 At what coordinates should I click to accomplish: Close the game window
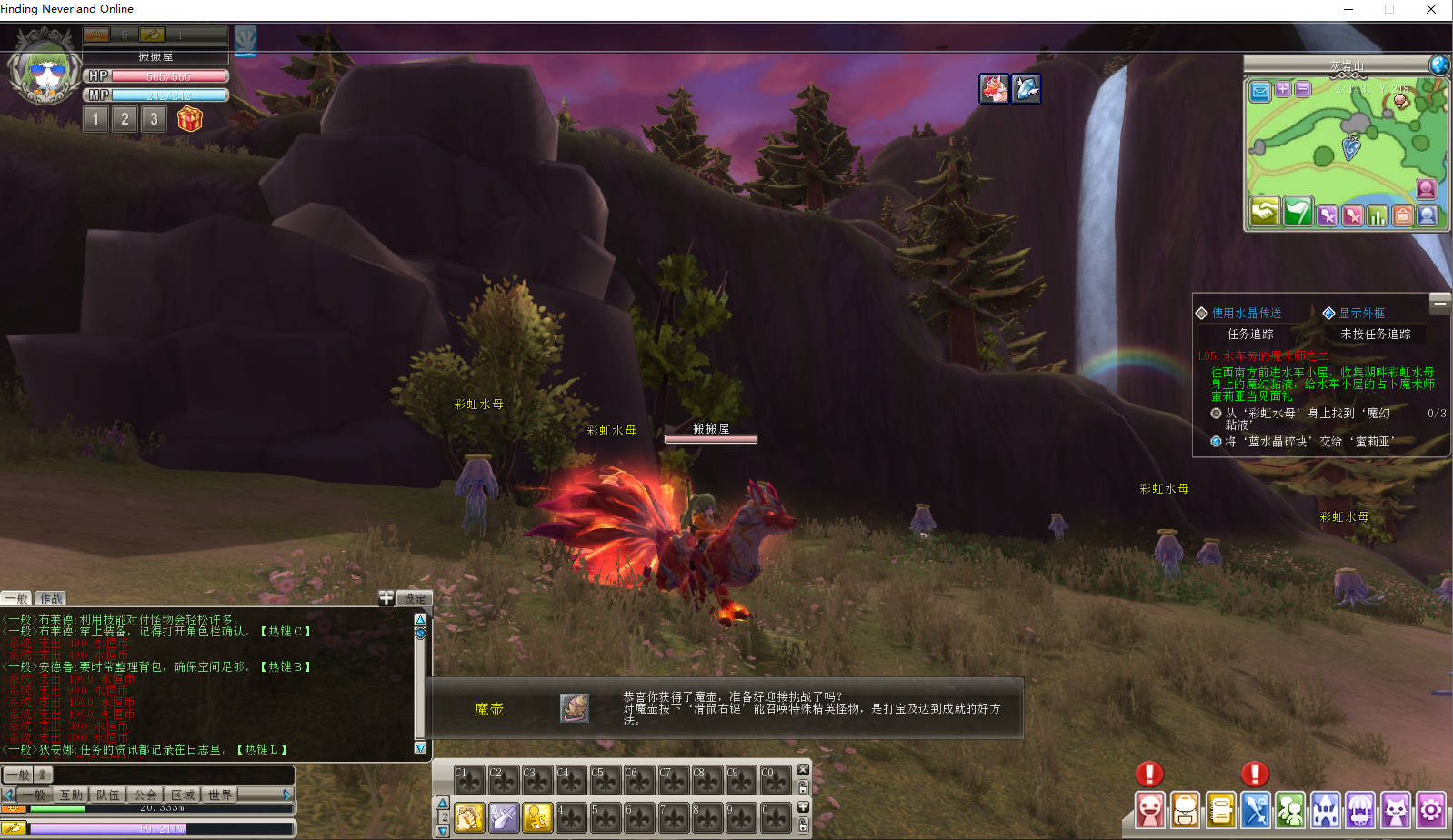click(x=1430, y=9)
